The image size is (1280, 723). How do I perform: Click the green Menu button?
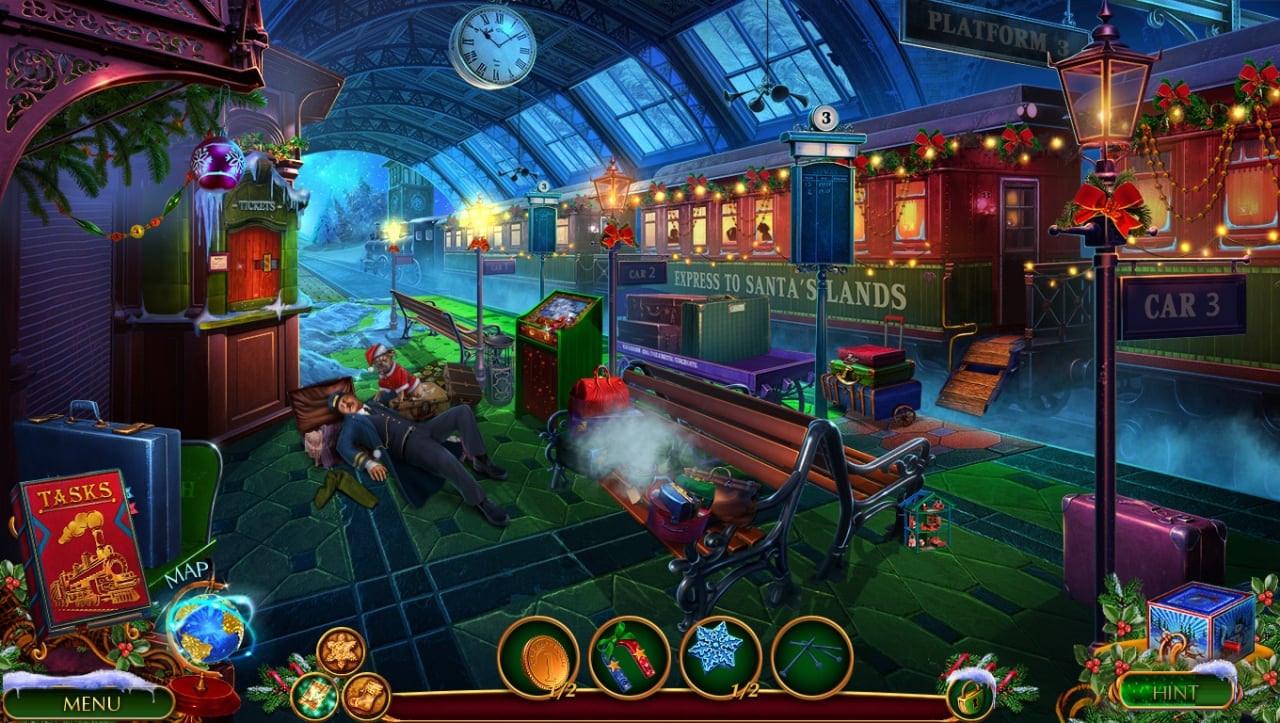[x=91, y=702]
